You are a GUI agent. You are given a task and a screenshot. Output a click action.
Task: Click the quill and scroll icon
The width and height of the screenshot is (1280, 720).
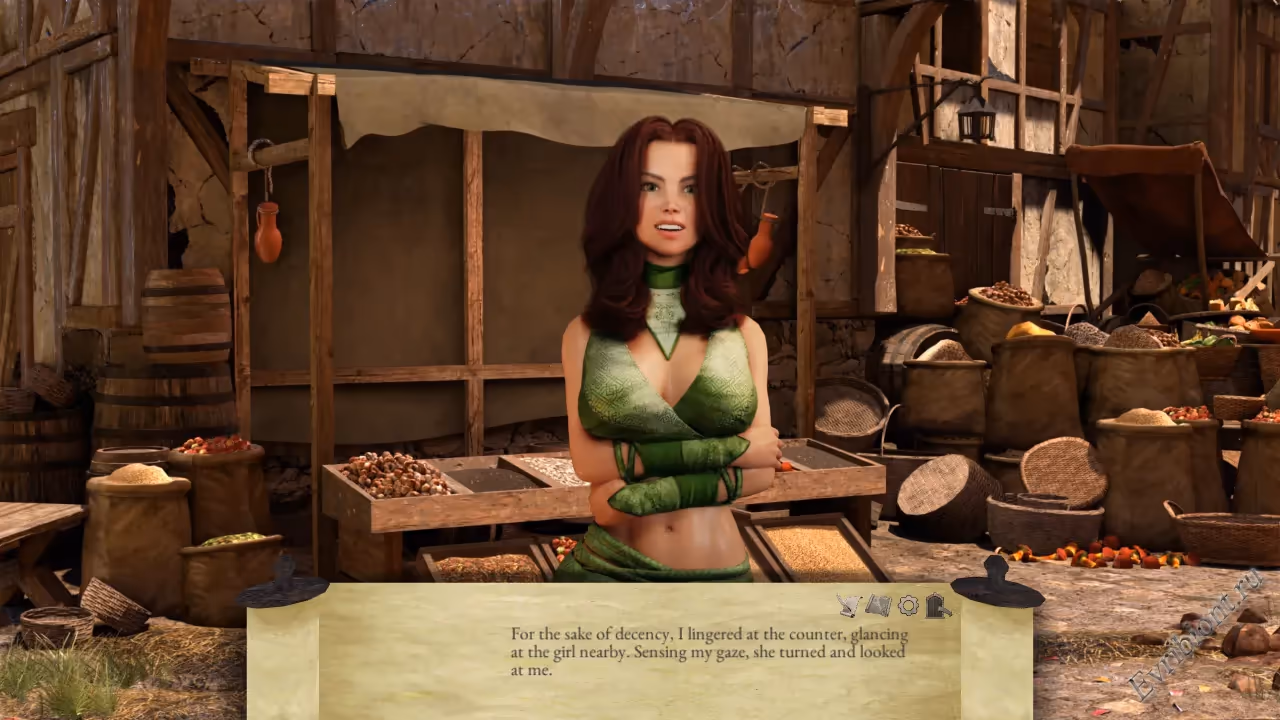click(x=849, y=605)
